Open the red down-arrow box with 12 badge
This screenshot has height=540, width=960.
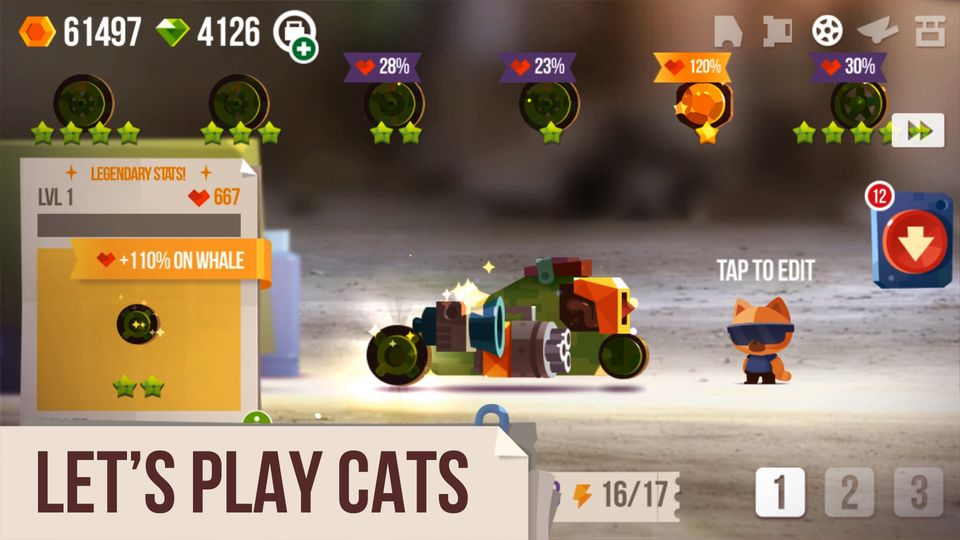click(x=912, y=242)
